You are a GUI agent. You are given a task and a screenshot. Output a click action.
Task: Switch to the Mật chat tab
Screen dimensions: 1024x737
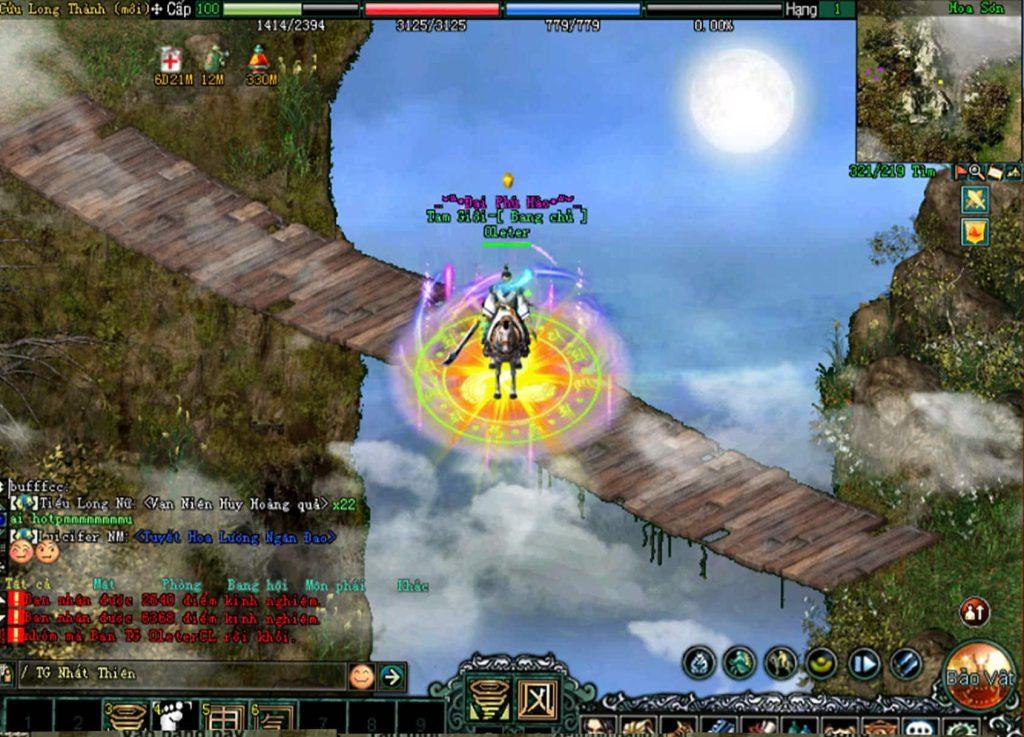104,584
